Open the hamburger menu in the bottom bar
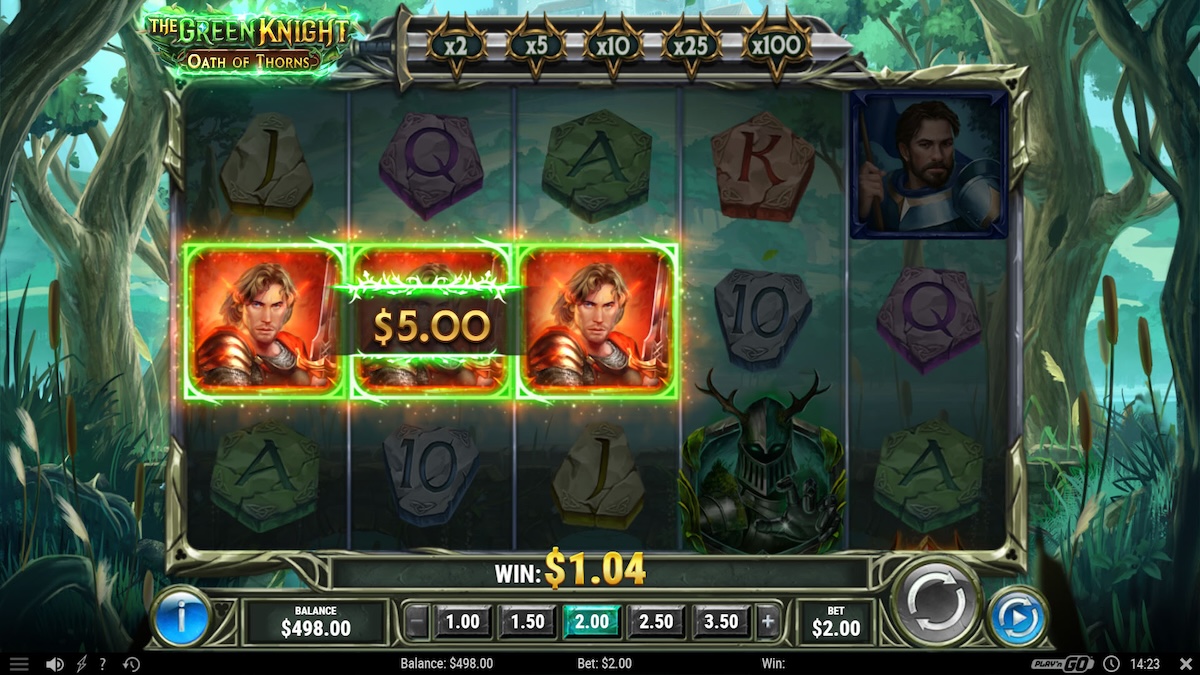The image size is (1200, 675). [x=19, y=664]
